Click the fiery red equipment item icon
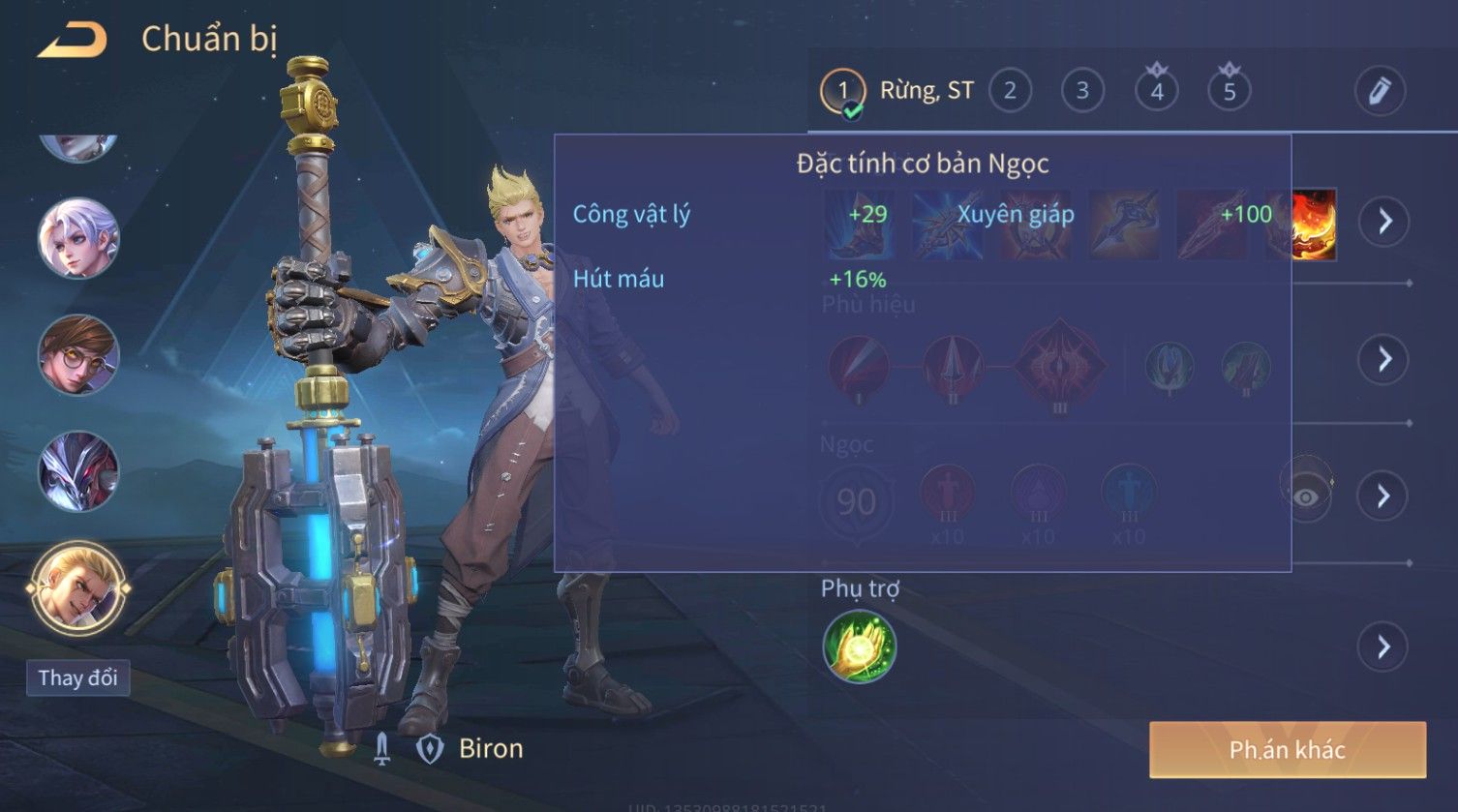This screenshot has width=1458, height=812. (1316, 225)
